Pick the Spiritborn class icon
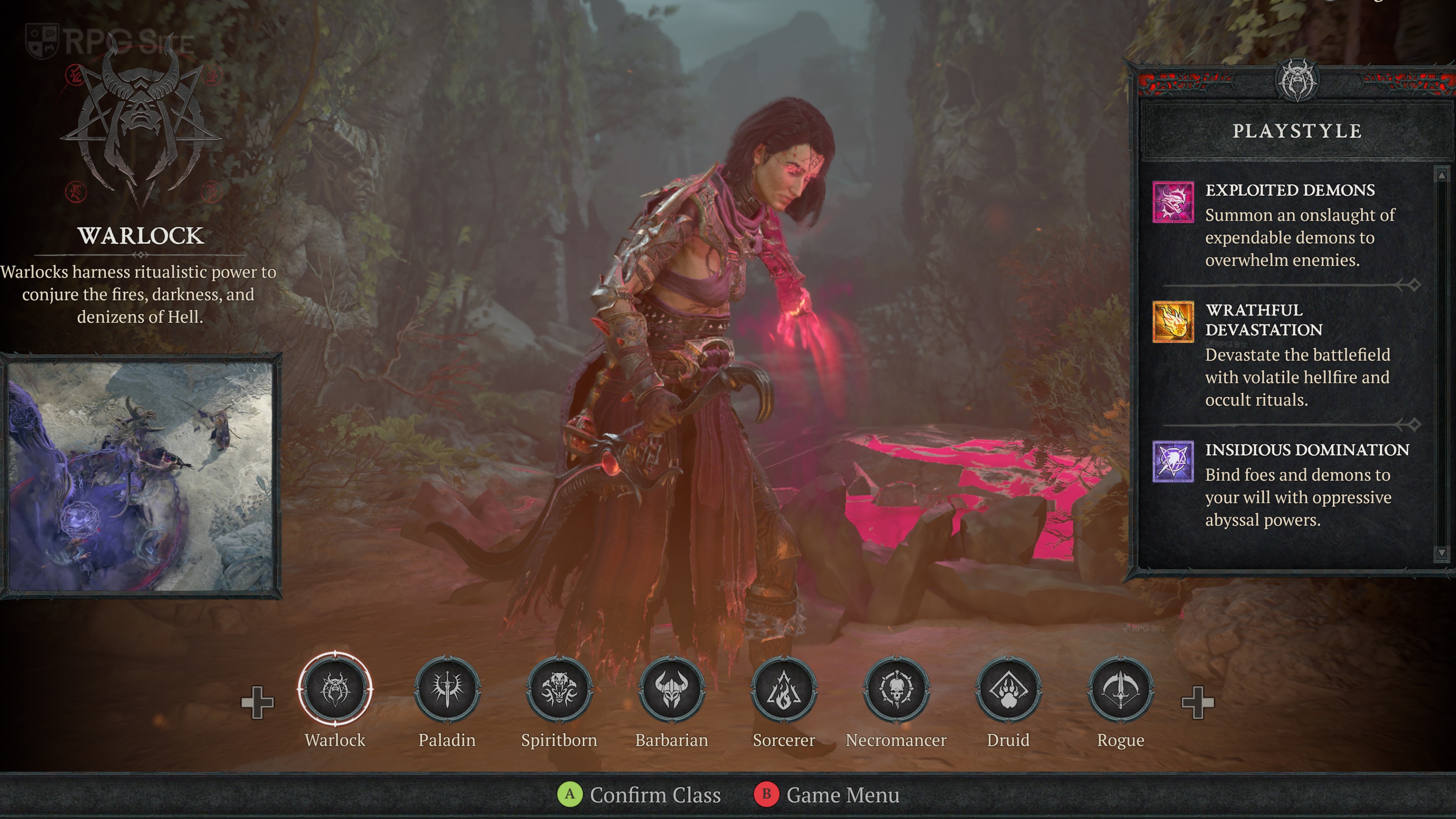Viewport: 1456px width, 819px height. tap(559, 689)
